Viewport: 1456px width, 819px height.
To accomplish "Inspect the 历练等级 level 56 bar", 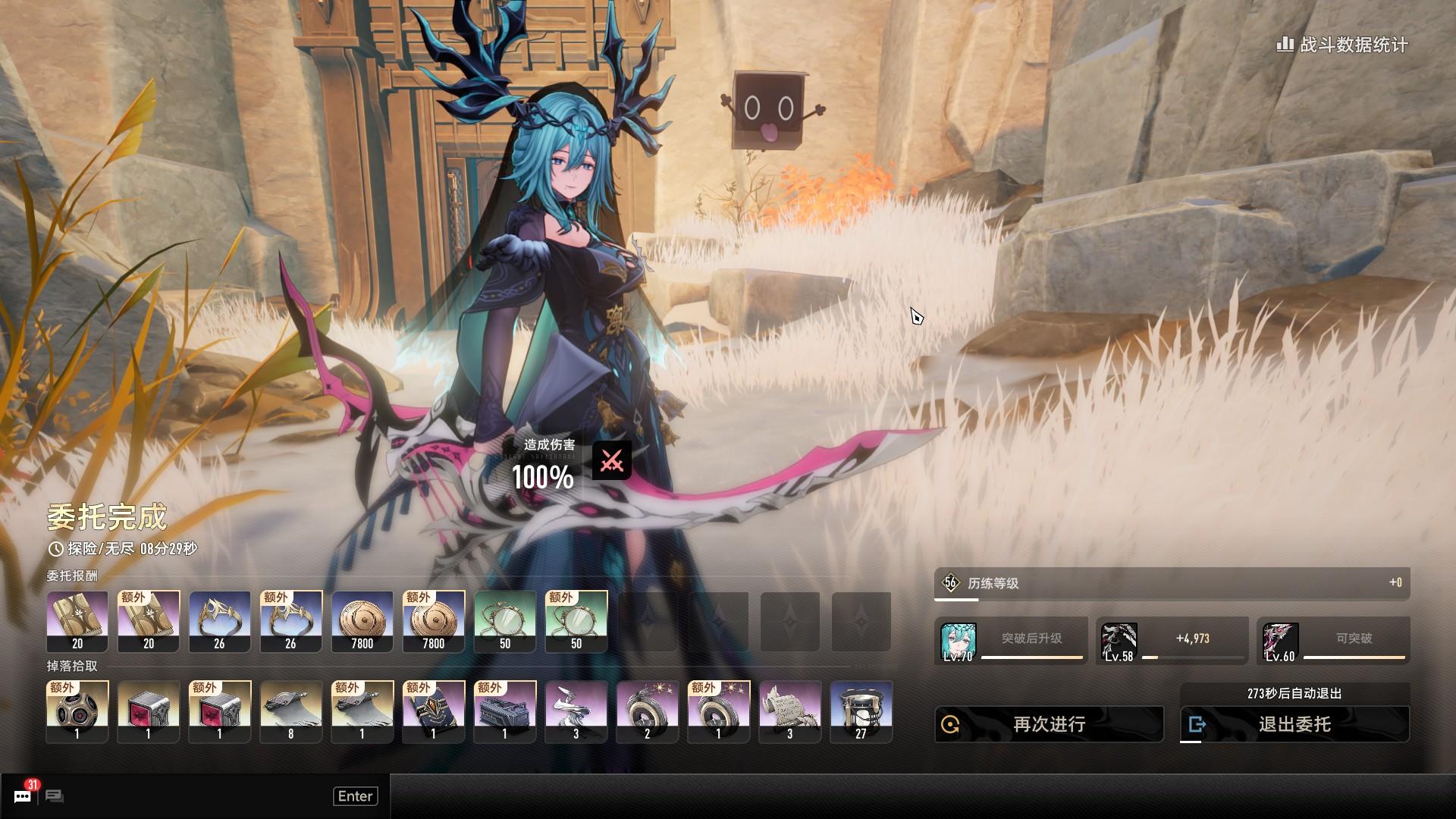I will point(1172,583).
